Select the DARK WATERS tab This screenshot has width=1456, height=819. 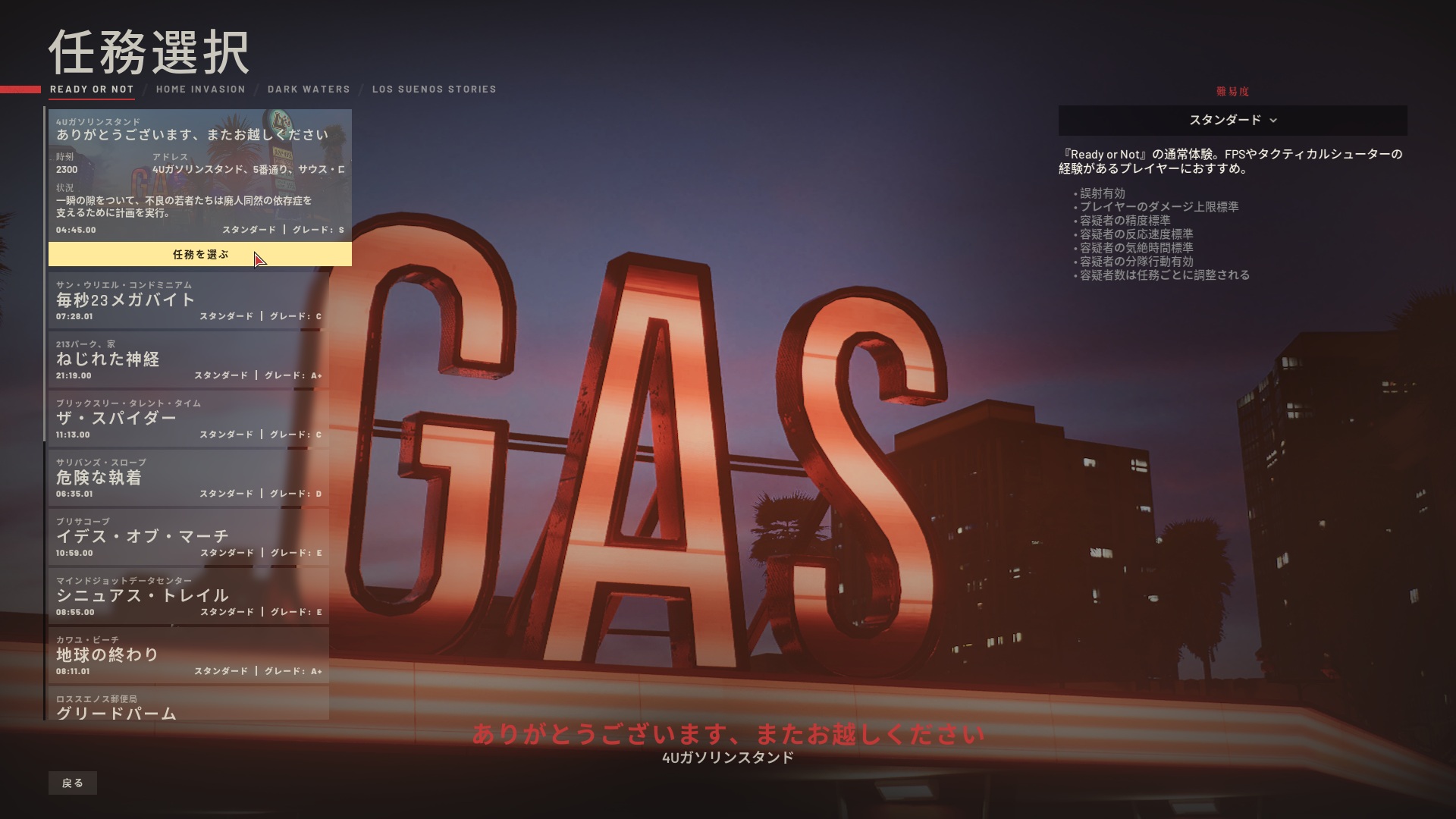click(x=309, y=89)
